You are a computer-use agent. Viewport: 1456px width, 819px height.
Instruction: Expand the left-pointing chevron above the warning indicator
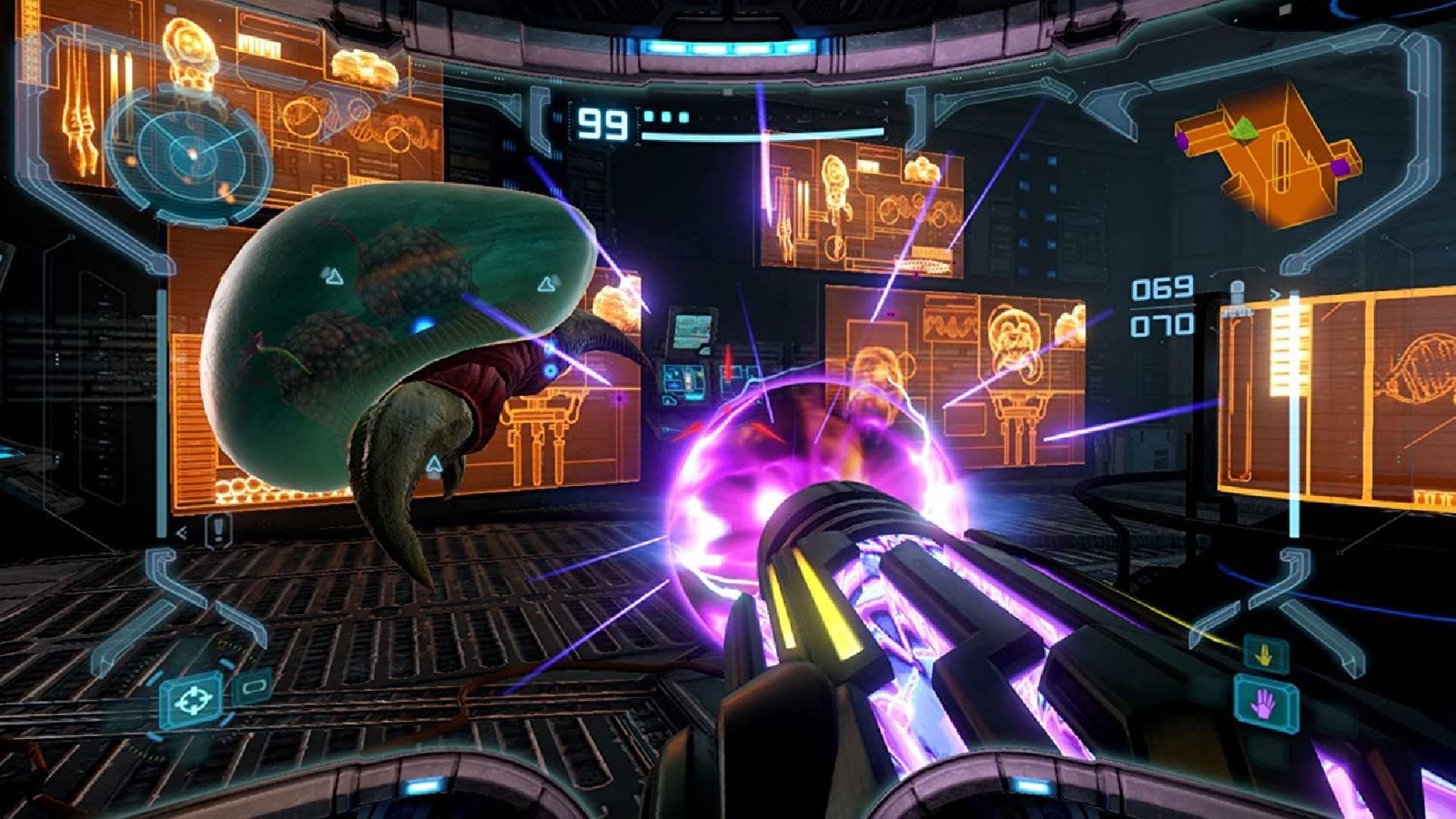pyautogui.click(x=182, y=531)
